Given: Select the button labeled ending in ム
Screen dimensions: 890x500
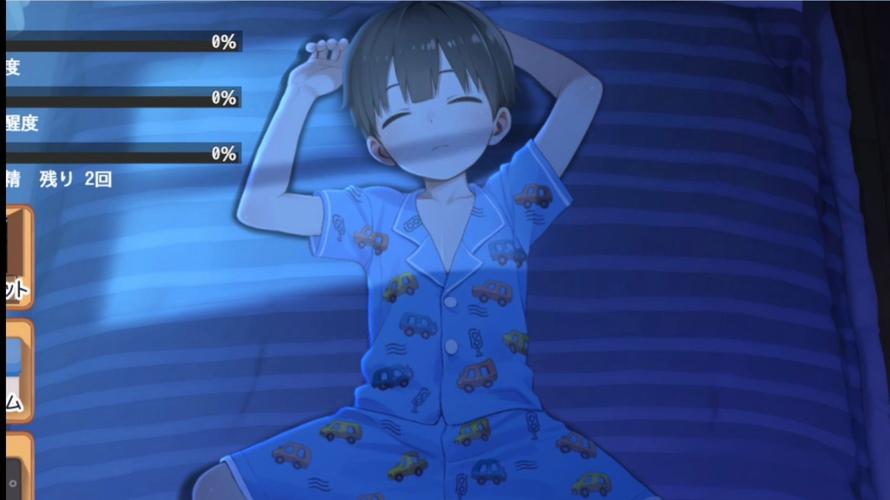Looking at the screenshot, I should (18, 371).
